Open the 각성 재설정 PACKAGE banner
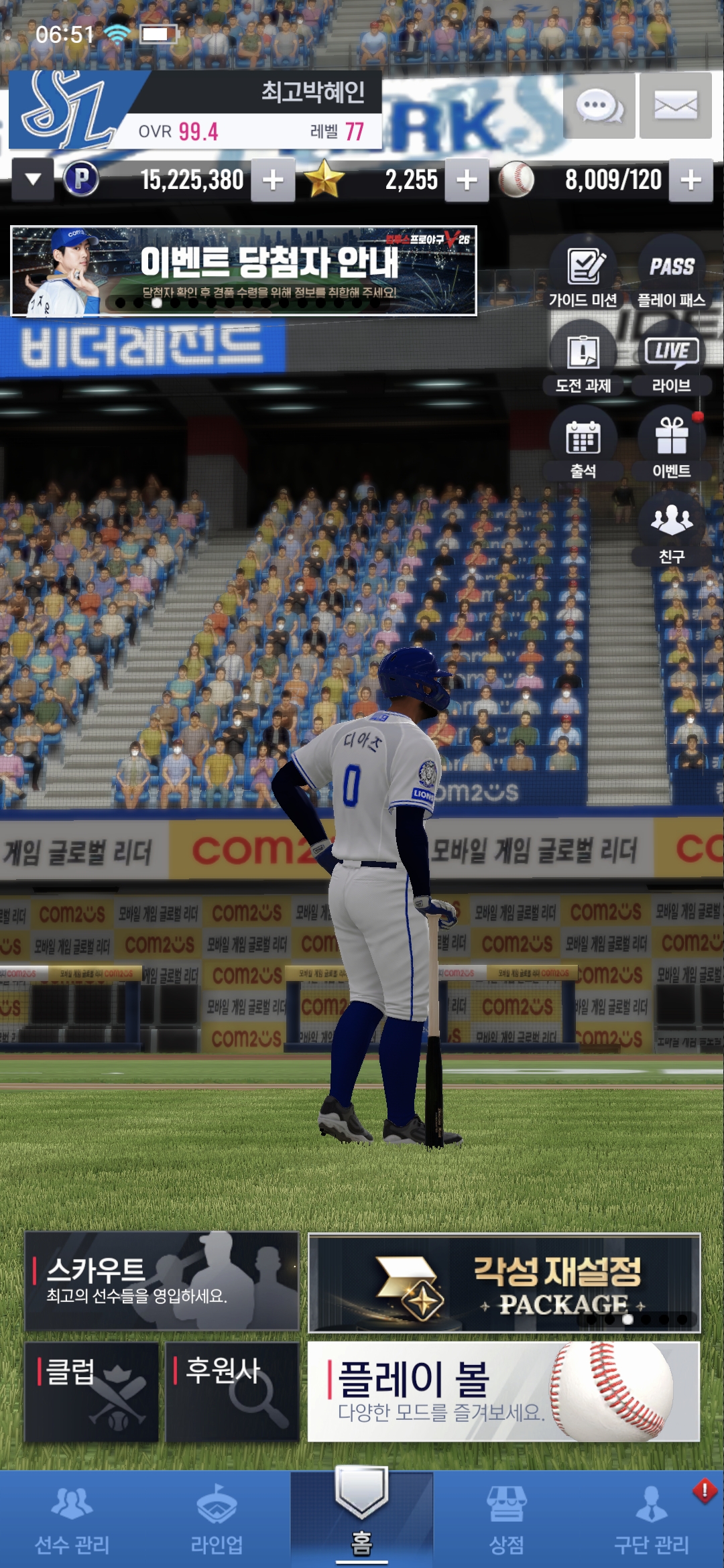724x1568 pixels. [x=504, y=1283]
